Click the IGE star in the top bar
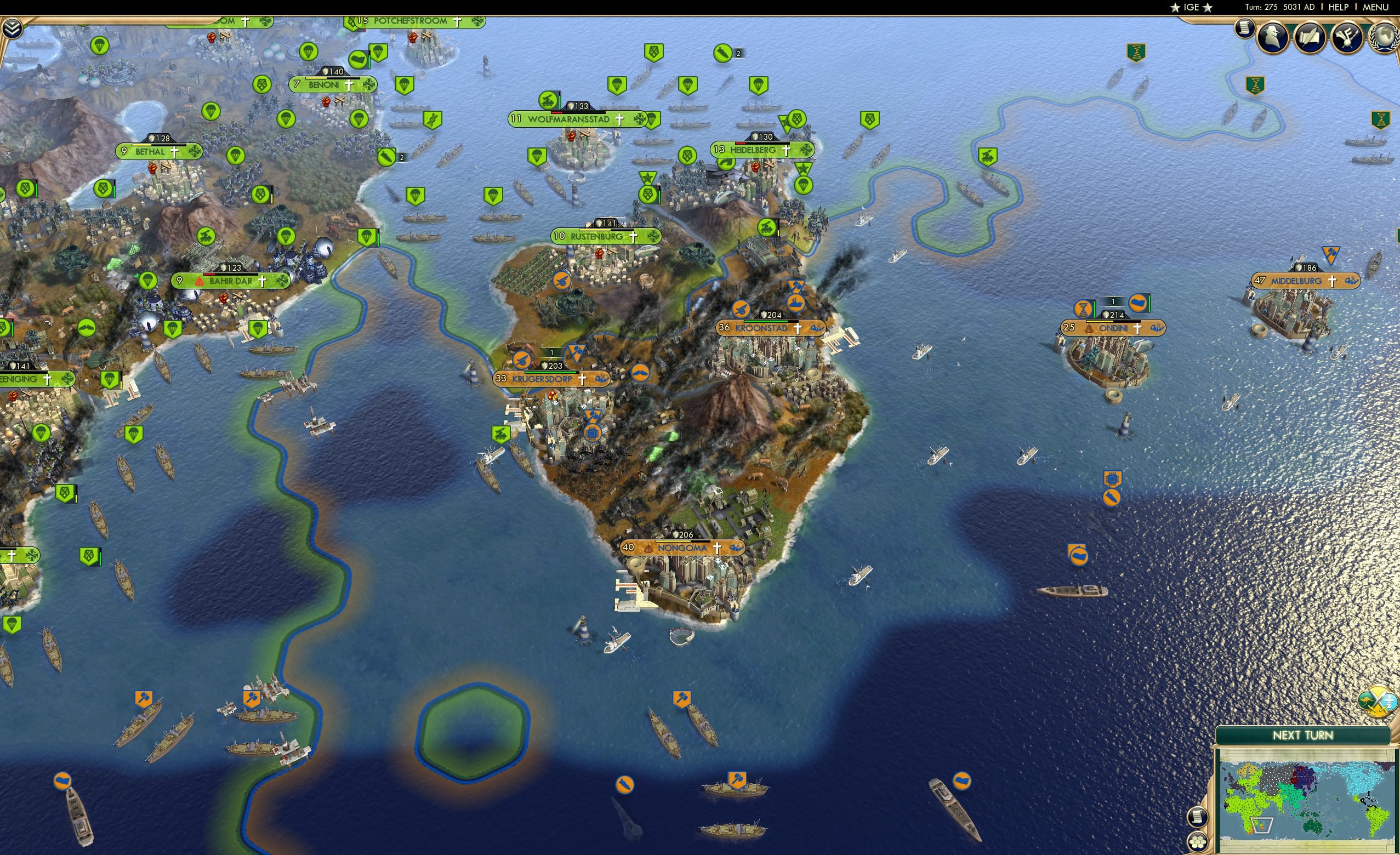The height and width of the screenshot is (855, 1400). coord(1175,7)
